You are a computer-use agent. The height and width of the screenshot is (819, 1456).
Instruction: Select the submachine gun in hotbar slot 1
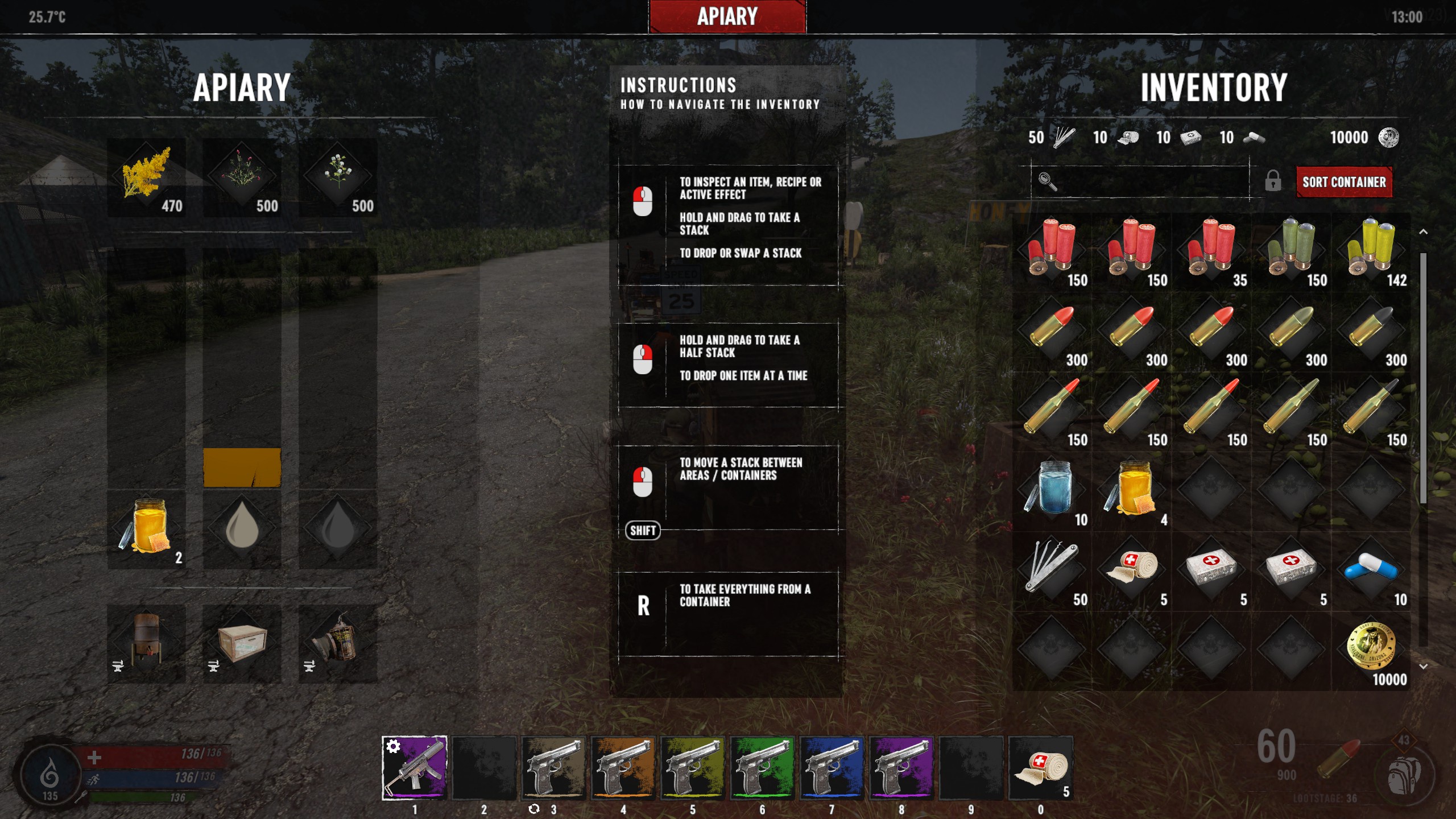click(415, 768)
